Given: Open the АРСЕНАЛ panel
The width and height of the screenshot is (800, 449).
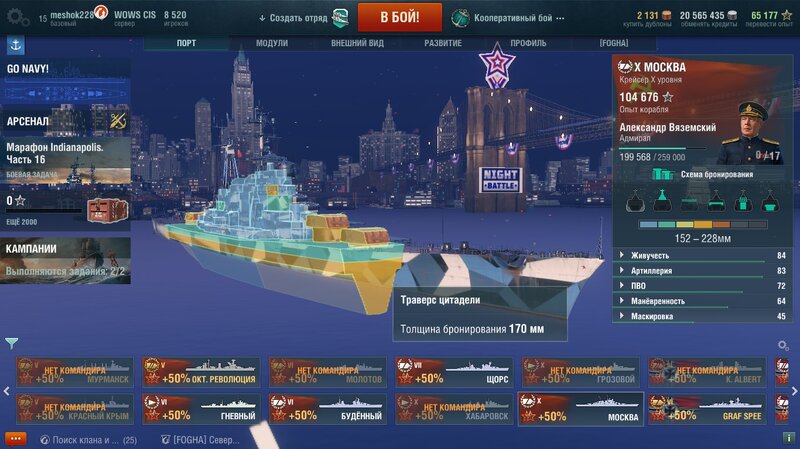Looking at the screenshot, I should coord(65,120).
